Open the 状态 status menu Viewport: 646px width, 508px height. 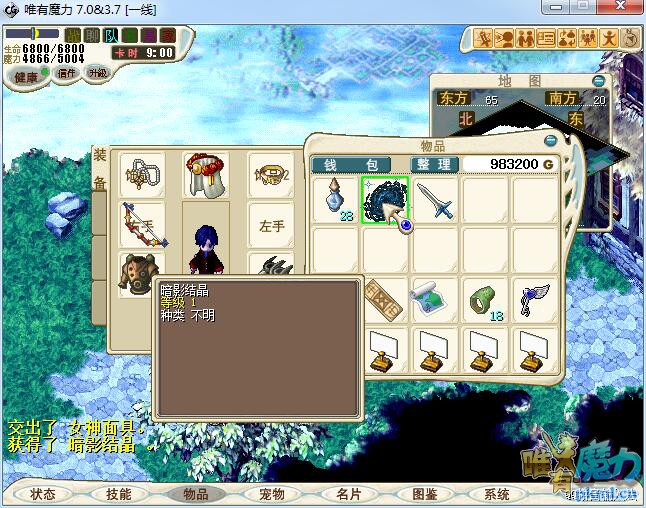tap(43, 494)
